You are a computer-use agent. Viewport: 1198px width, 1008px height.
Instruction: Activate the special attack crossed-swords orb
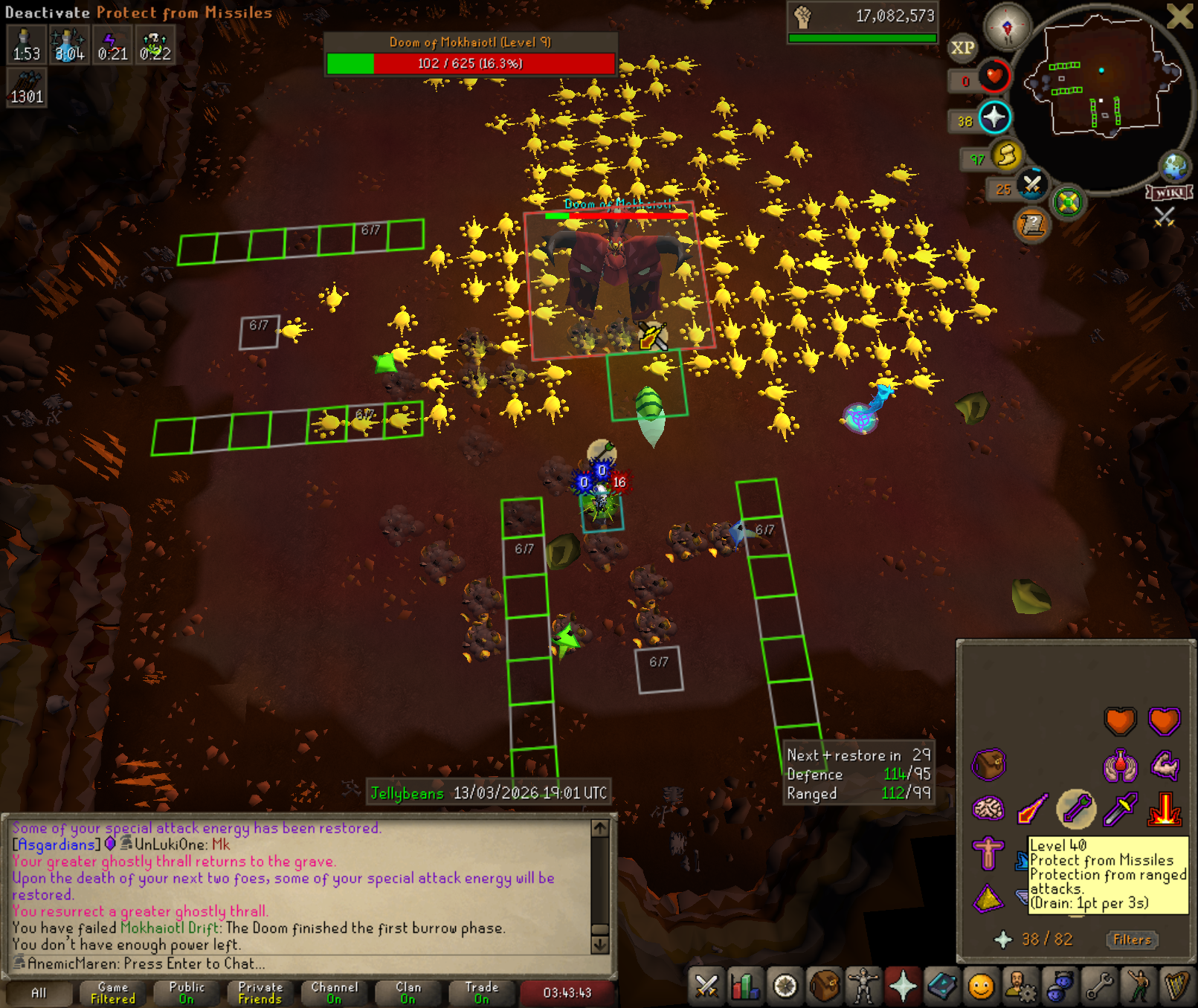click(1031, 184)
